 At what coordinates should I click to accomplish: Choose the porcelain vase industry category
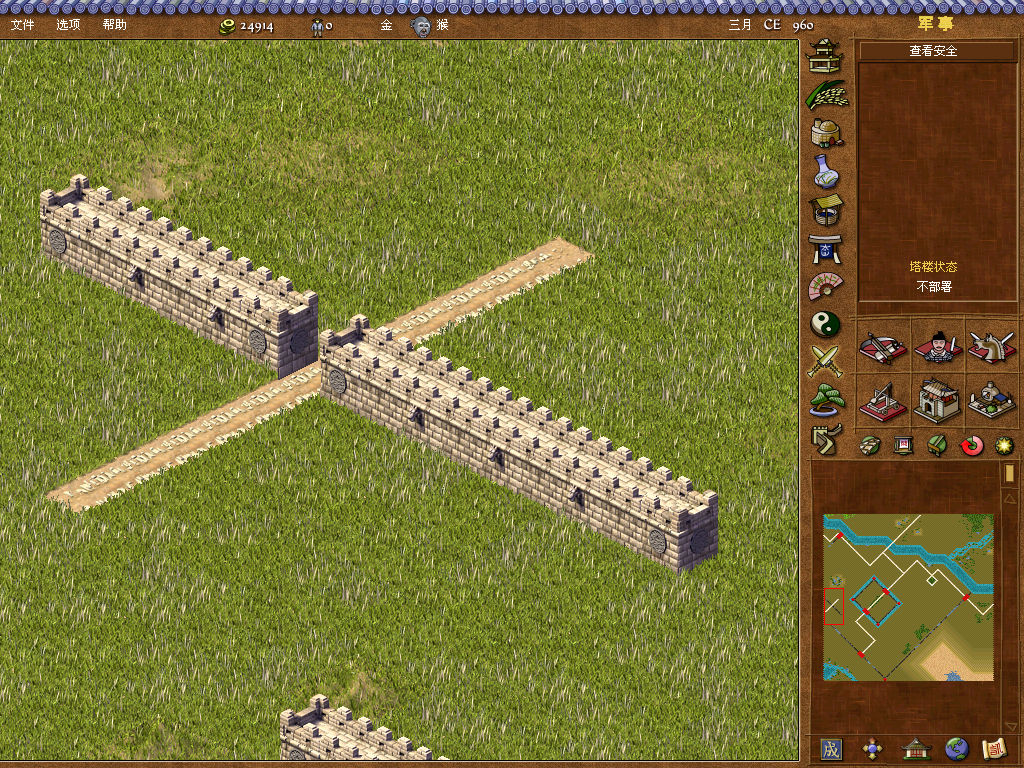[826, 171]
